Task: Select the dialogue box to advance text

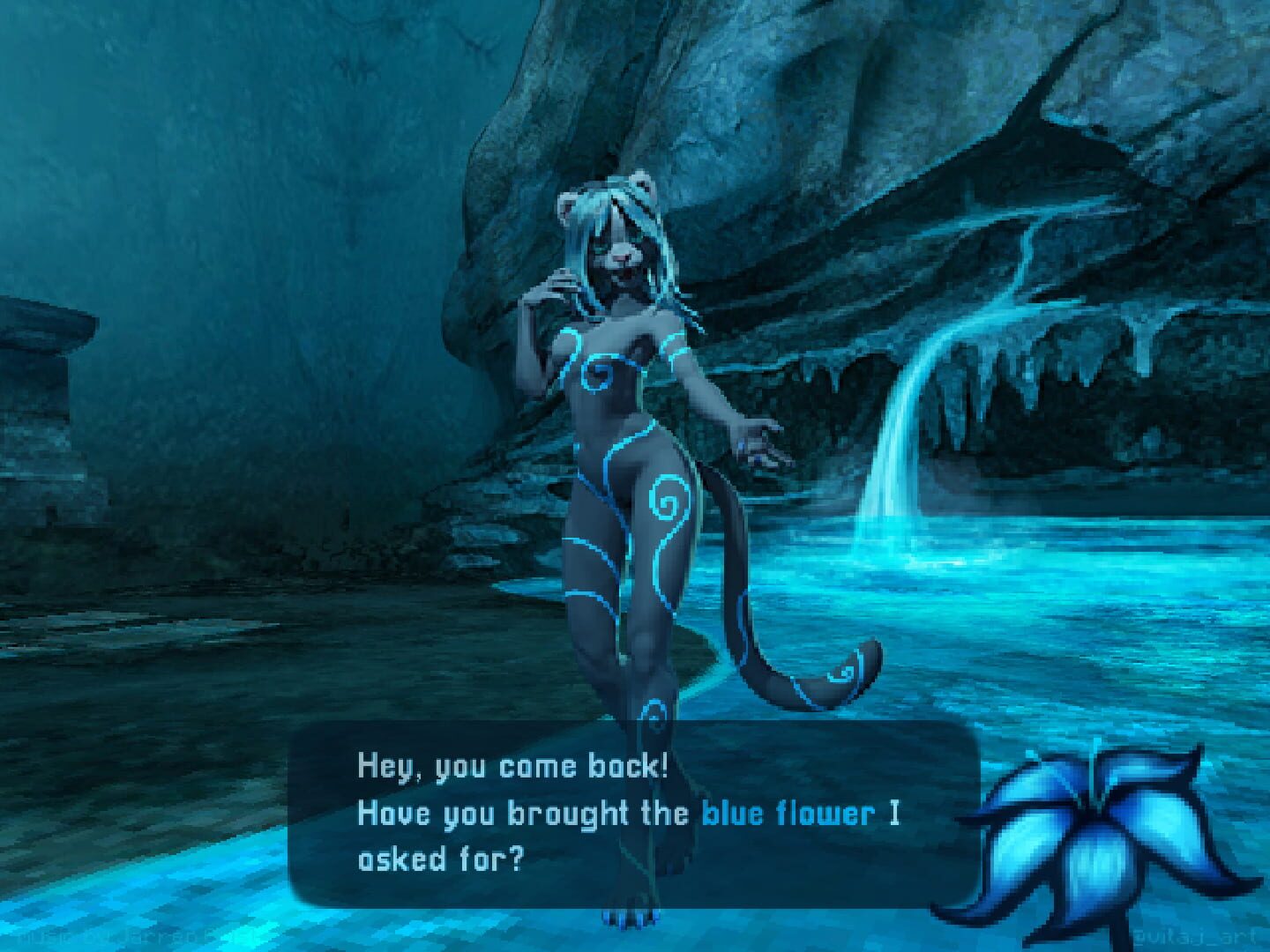Action: (x=617, y=815)
